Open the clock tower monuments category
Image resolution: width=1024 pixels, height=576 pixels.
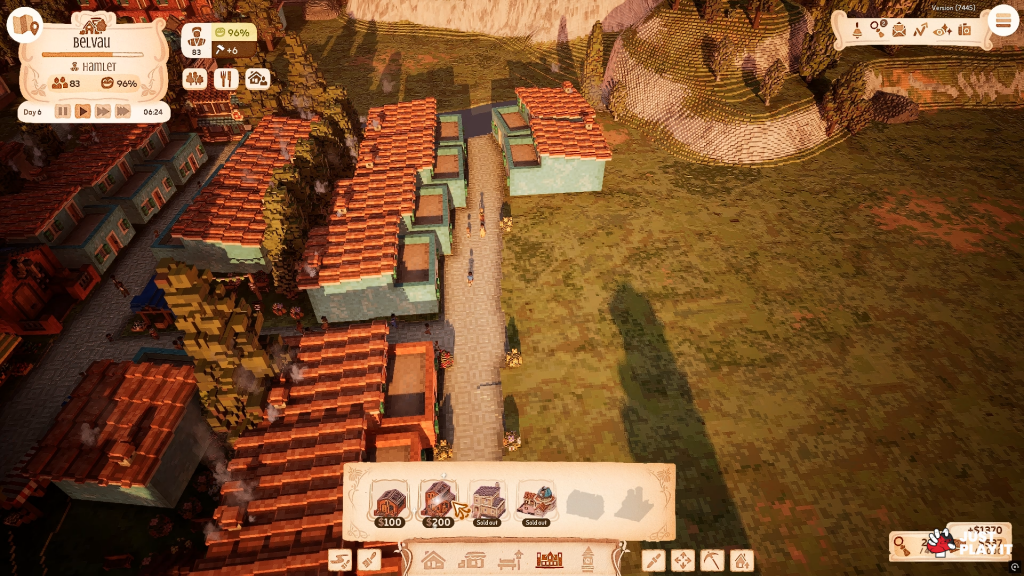[588, 560]
